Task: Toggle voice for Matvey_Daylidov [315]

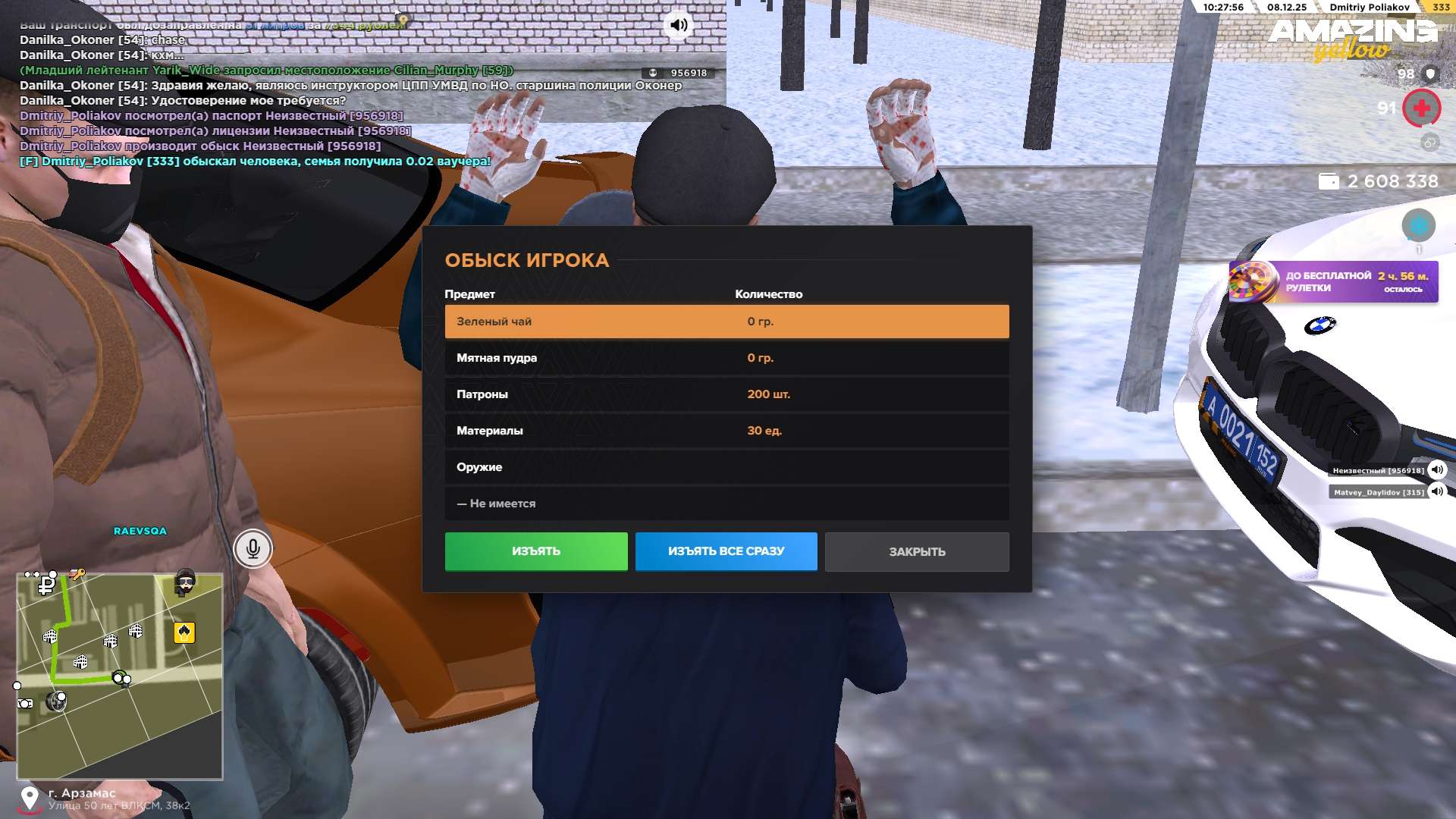Action: click(x=1436, y=492)
